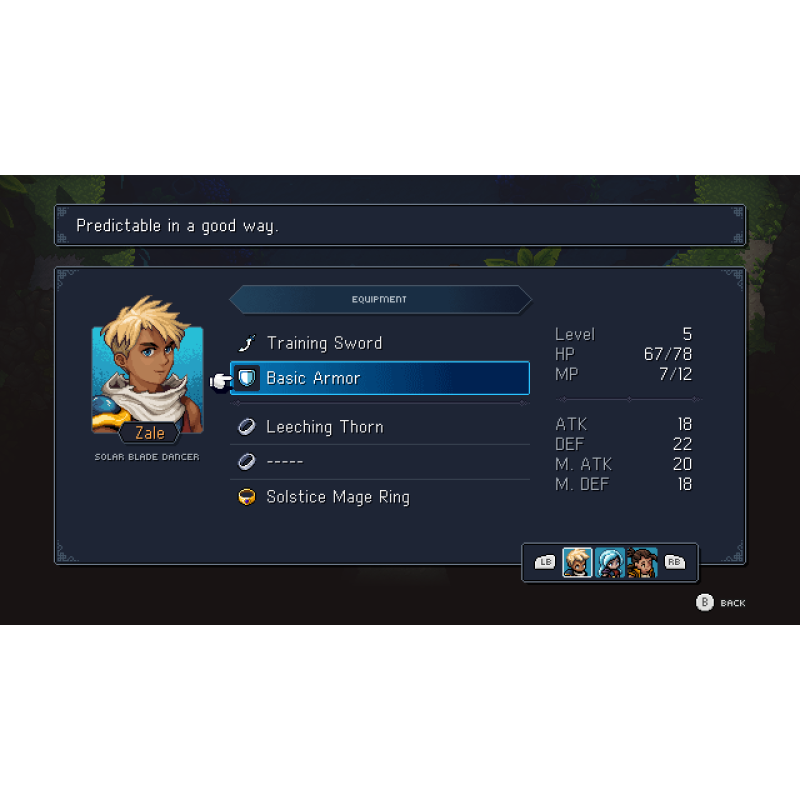The image size is (800, 800).
Task: Choose the Basic Armor equipment slot
Action: click(380, 378)
